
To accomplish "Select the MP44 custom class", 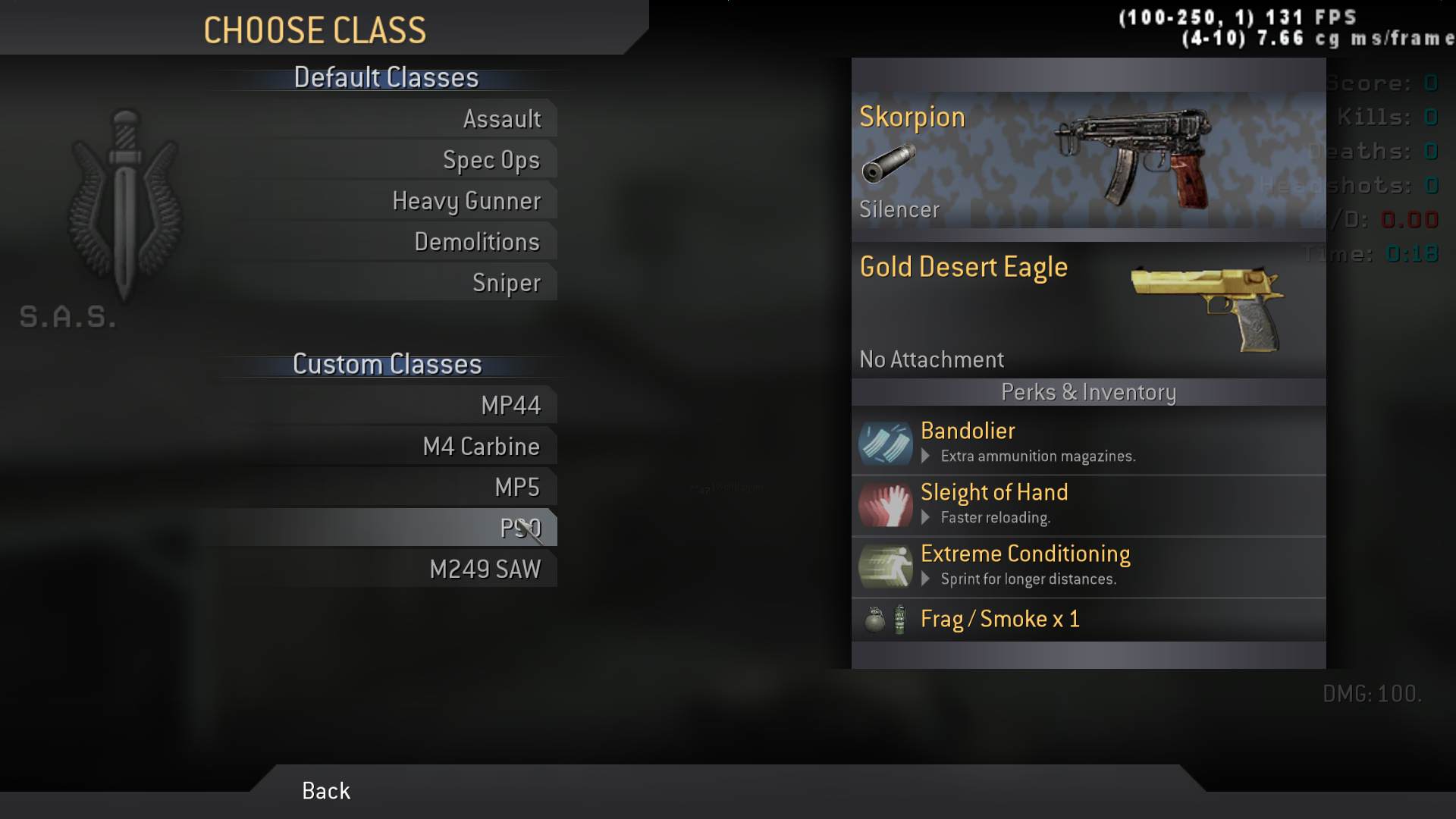I will pyautogui.click(x=510, y=406).
